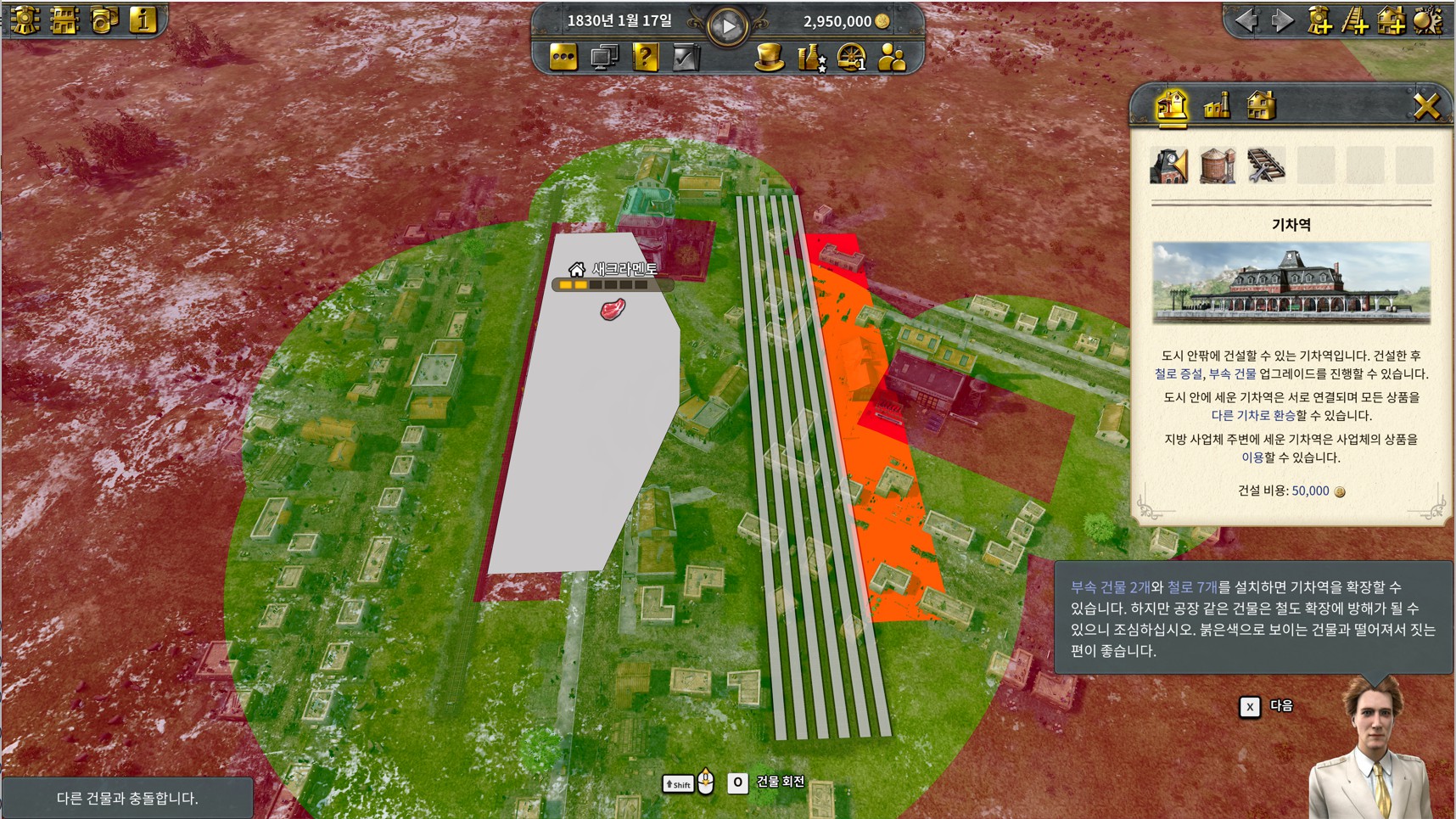Open the two-people staff icon
This screenshot has width=1456, height=819.
[x=892, y=58]
